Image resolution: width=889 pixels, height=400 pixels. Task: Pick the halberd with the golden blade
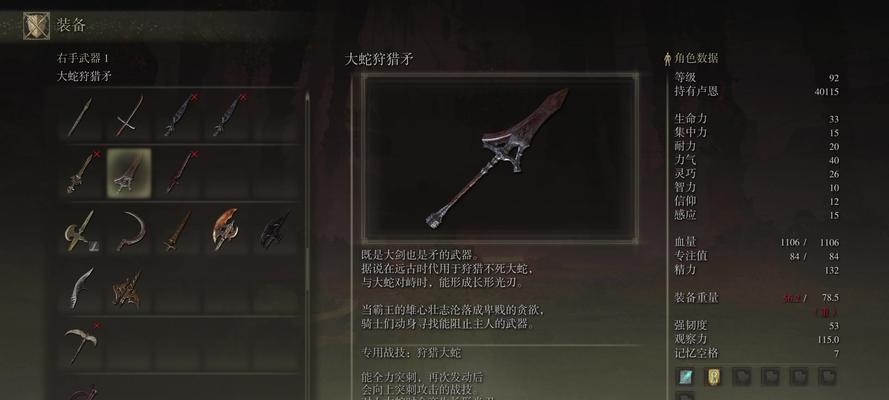[81, 230]
